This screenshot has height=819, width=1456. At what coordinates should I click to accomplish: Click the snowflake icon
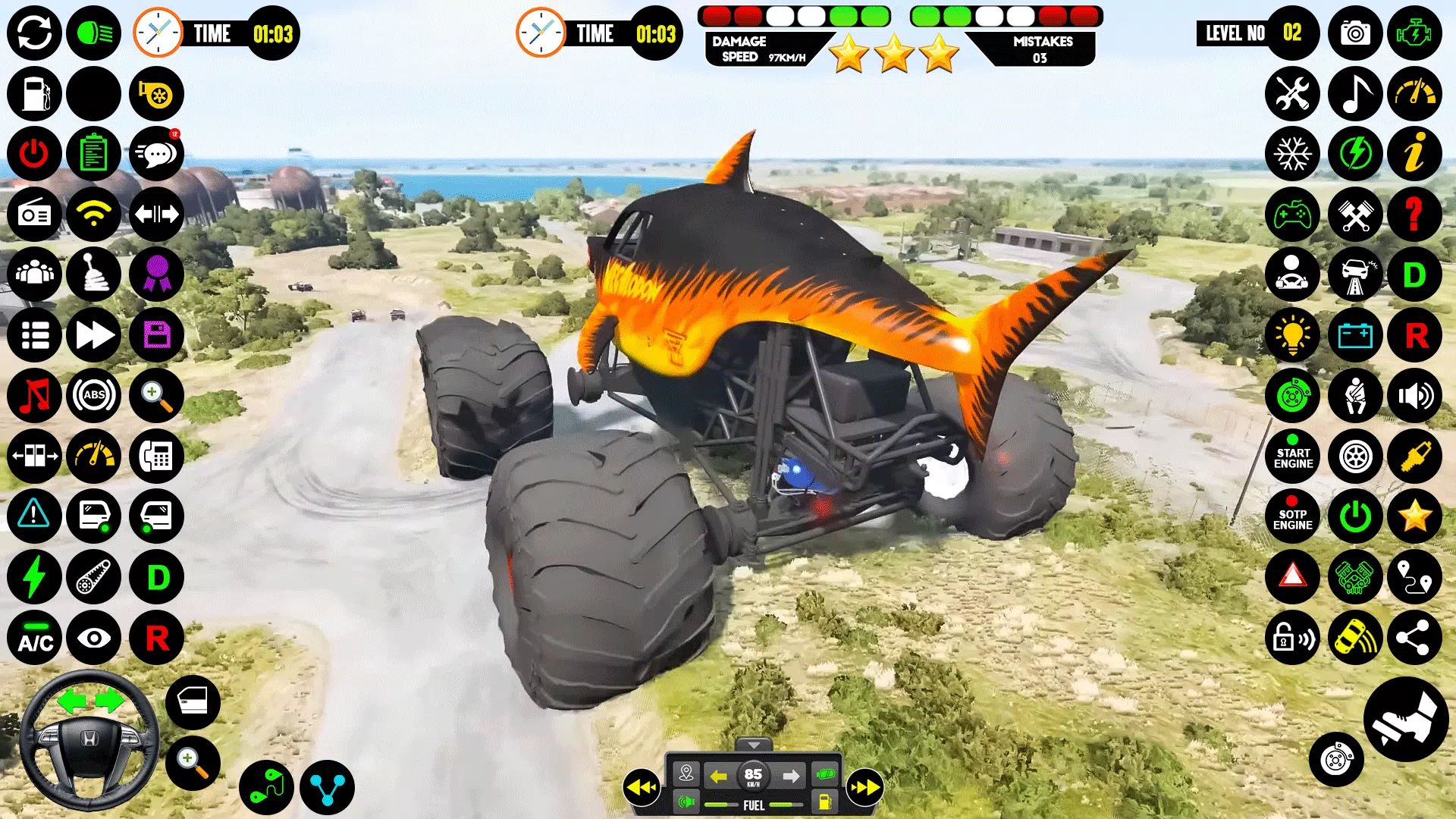point(1292,154)
